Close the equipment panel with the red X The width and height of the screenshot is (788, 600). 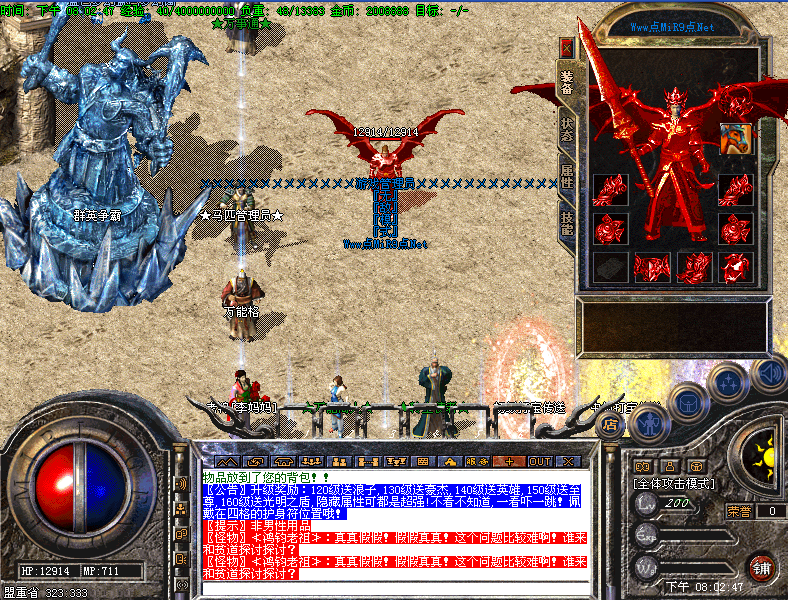(x=567, y=47)
